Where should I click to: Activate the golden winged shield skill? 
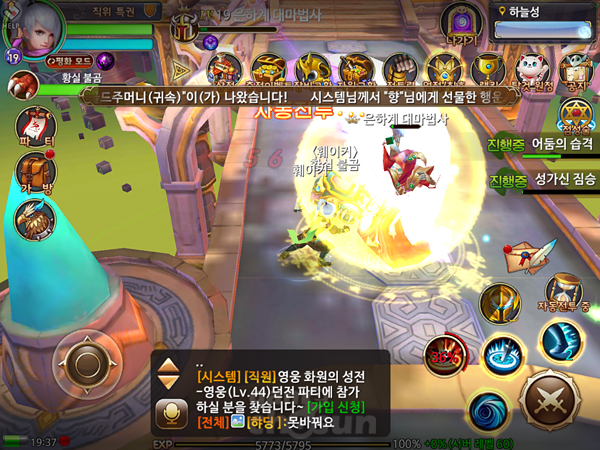coord(499,302)
